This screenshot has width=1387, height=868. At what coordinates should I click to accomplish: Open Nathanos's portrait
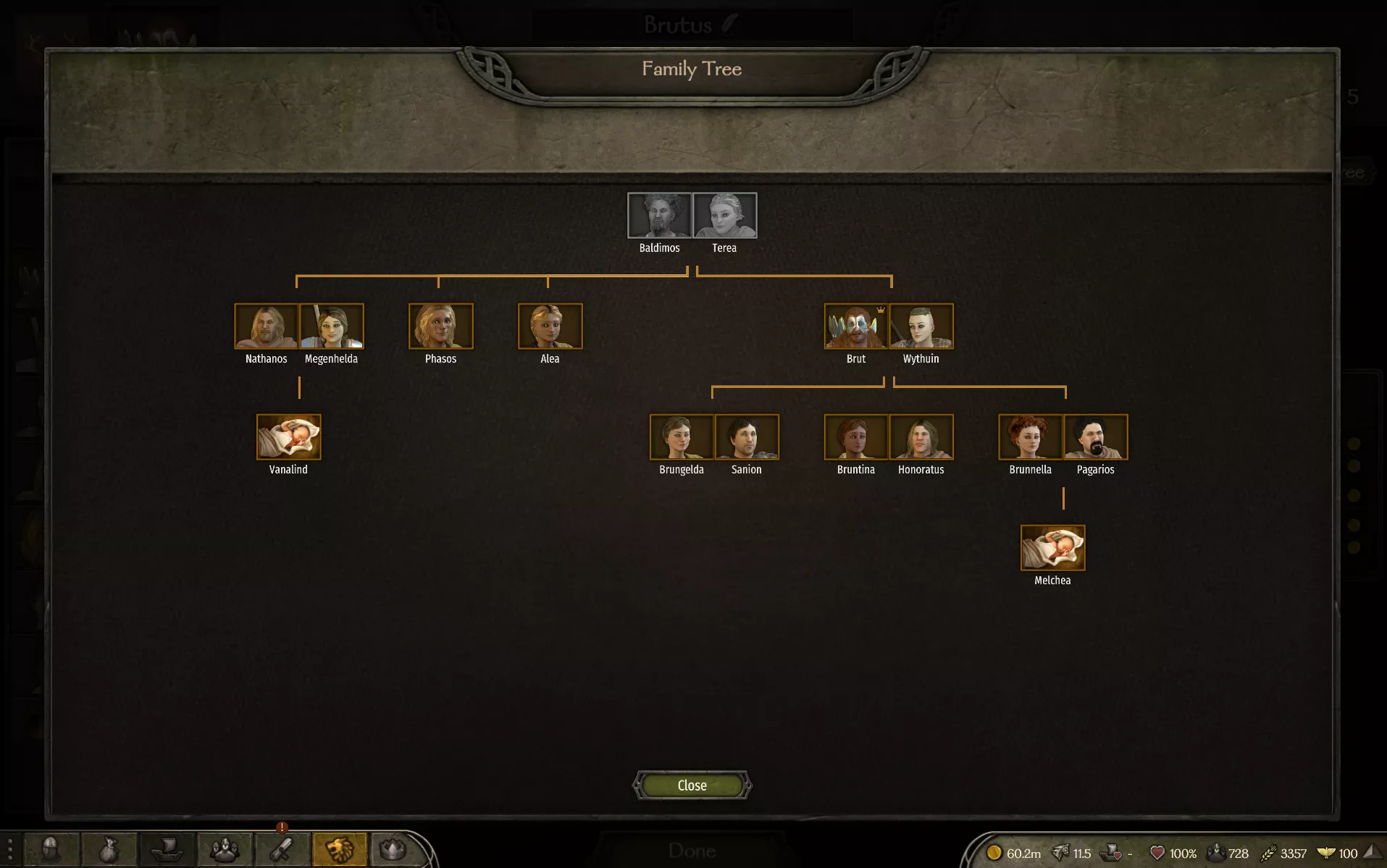click(x=266, y=326)
